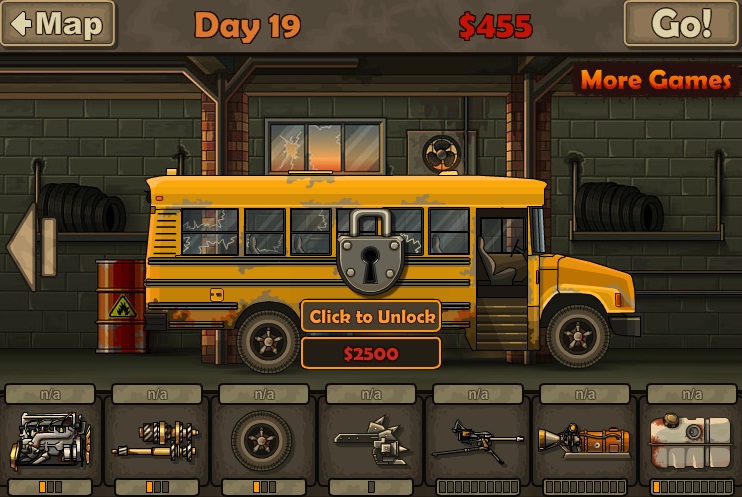Return to the Map screen
This screenshot has height=497, width=742.
point(57,24)
